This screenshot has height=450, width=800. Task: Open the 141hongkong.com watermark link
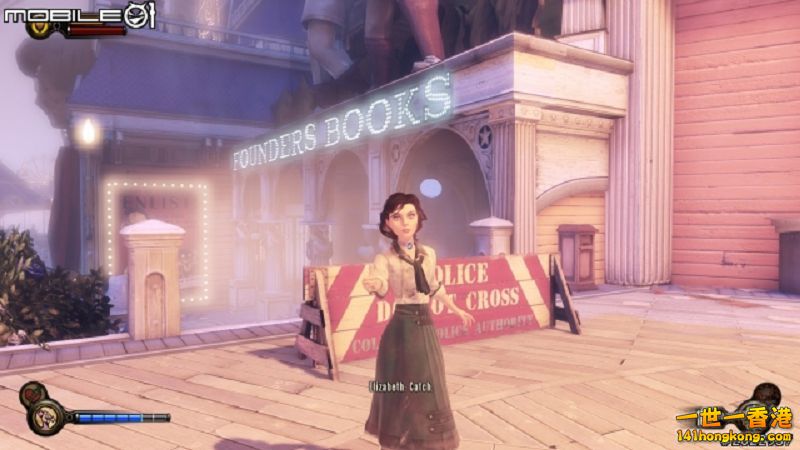coord(734,435)
